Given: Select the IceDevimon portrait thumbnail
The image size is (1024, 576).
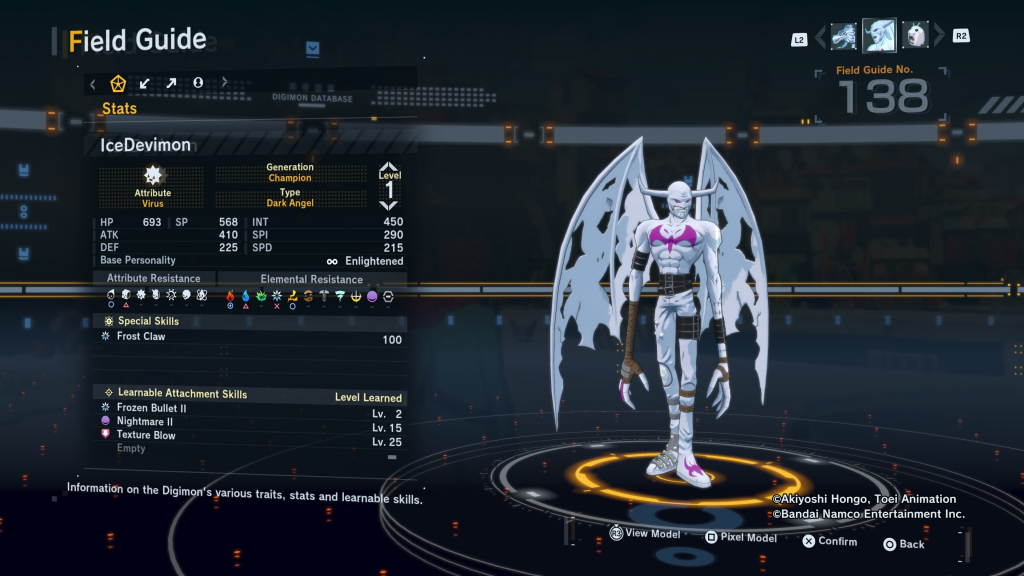Looking at the screenshot, I should tap(879, 36).
